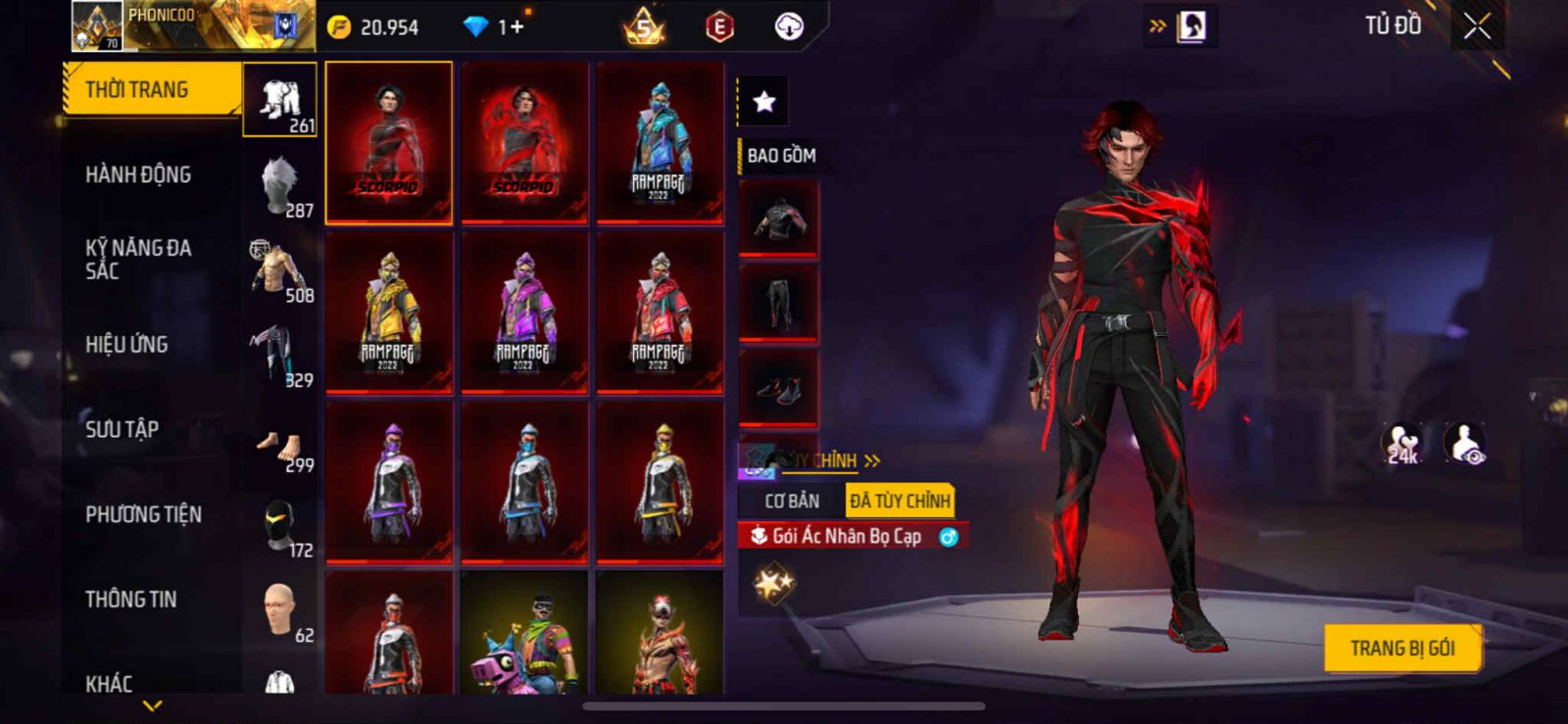
Task: Click the star favorite icon
Action: tap(763, 101)
